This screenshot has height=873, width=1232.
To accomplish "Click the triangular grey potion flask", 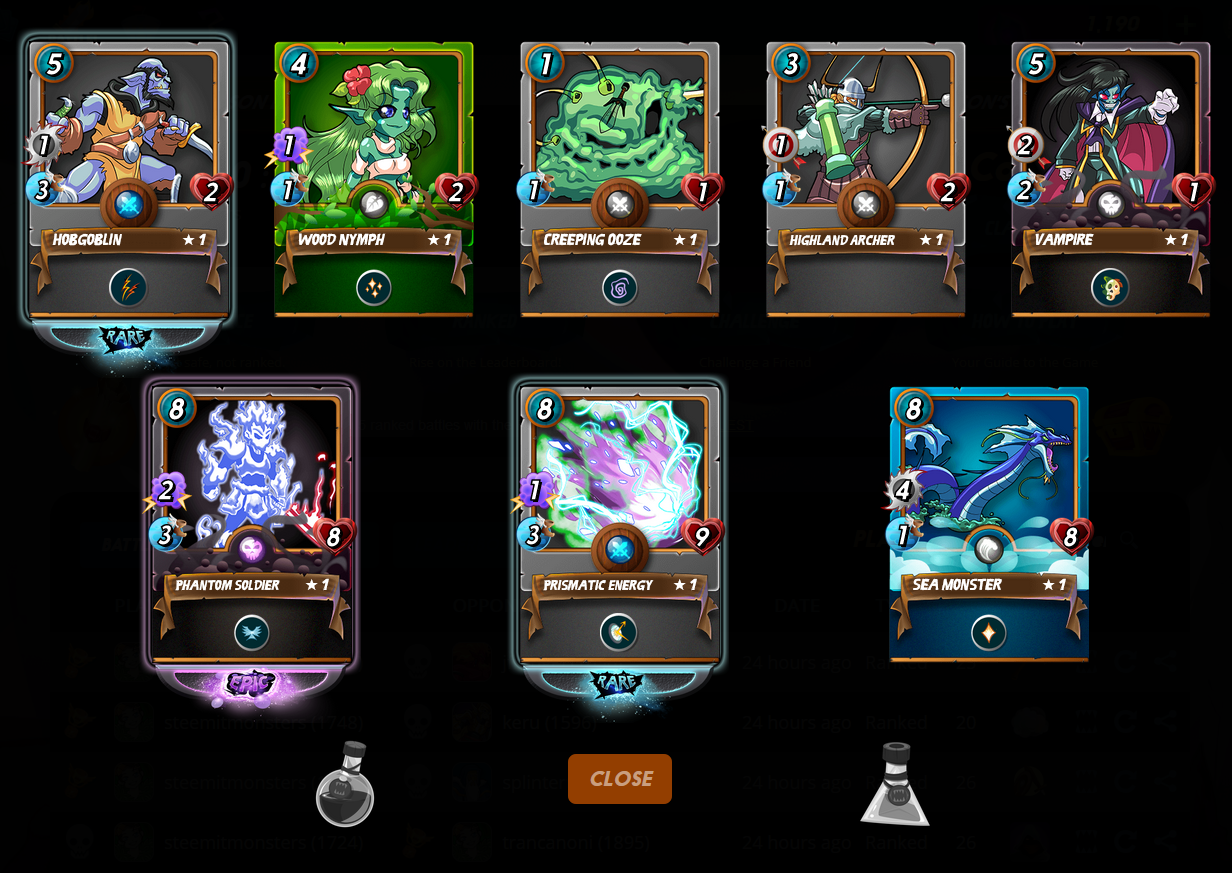I will click(x=896, y=785).
